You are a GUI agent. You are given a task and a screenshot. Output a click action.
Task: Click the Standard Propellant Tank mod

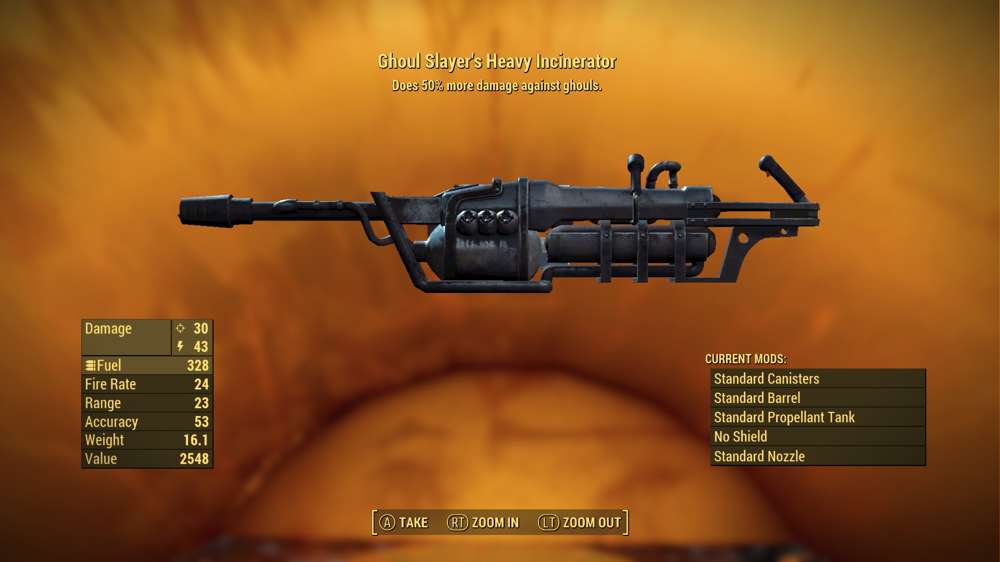[x=817, y=417]
